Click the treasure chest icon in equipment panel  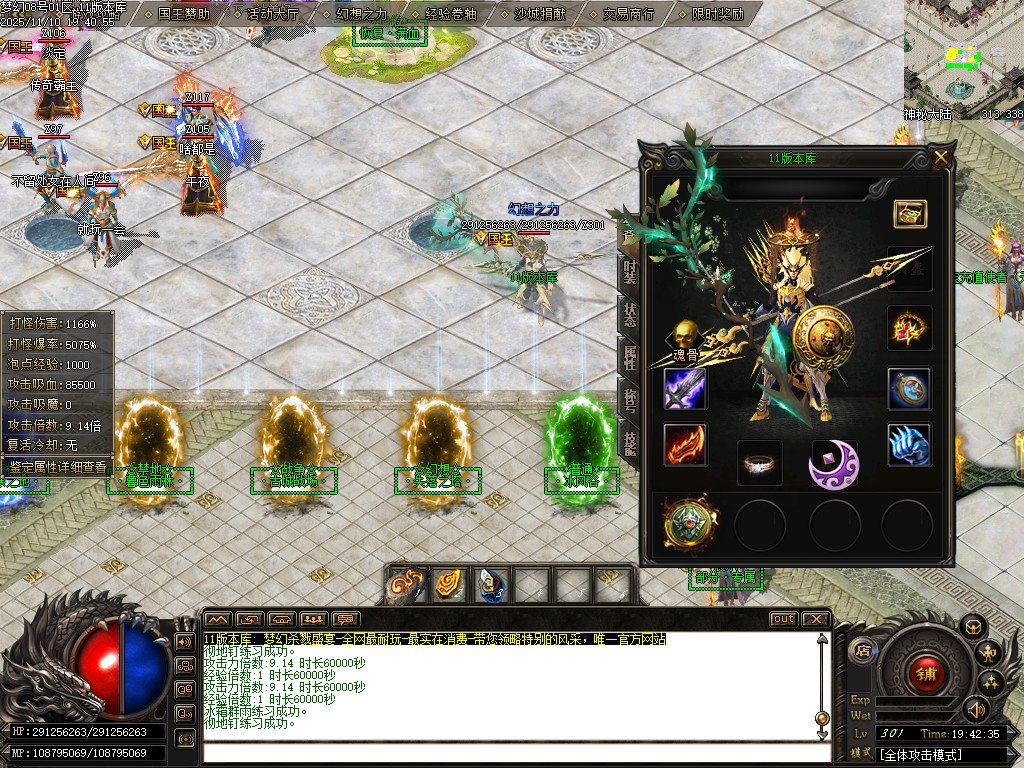910,213
